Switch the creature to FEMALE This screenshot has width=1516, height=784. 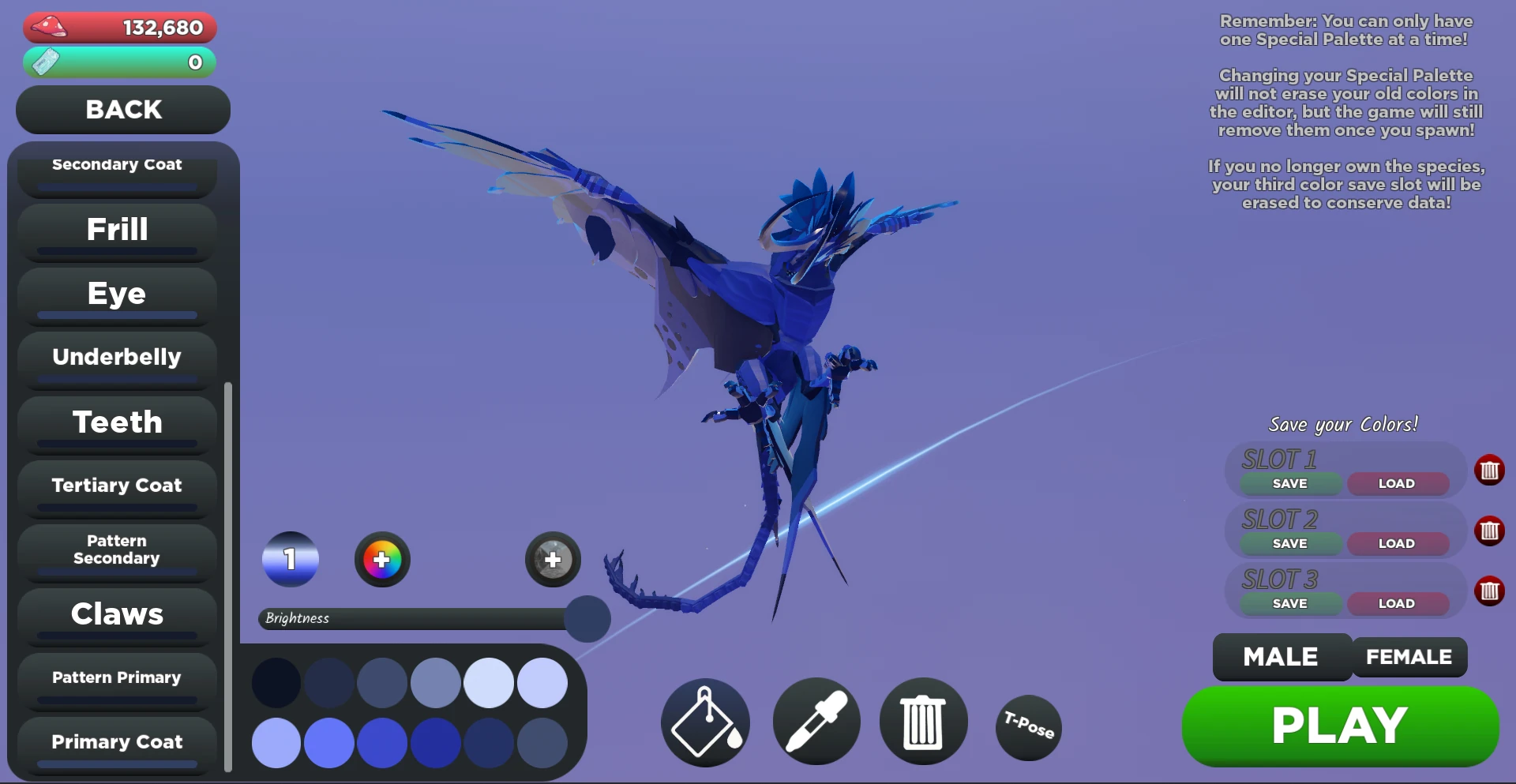coord(1409,656)
